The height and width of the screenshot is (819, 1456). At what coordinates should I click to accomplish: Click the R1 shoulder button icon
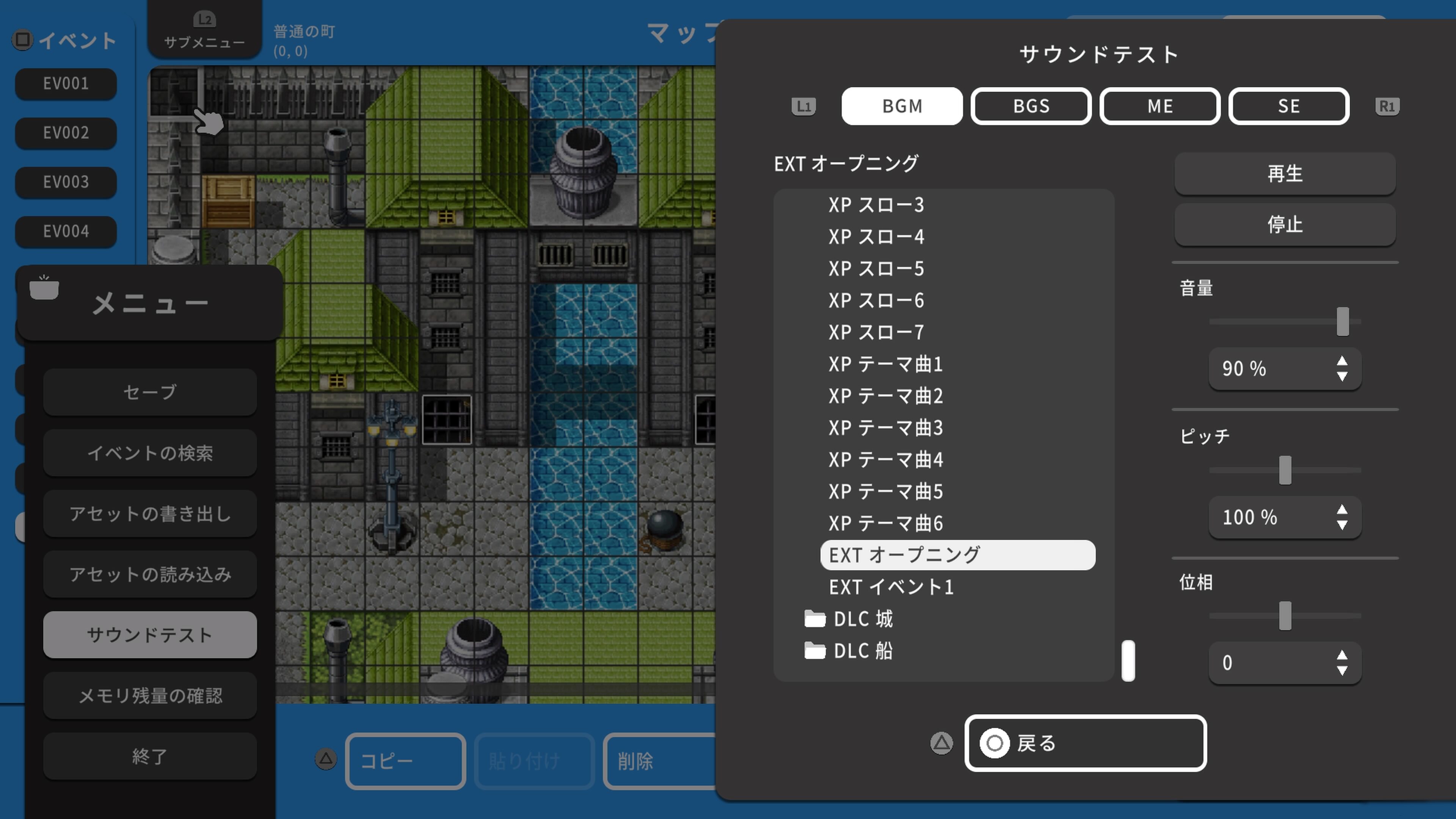(1388, 106)
